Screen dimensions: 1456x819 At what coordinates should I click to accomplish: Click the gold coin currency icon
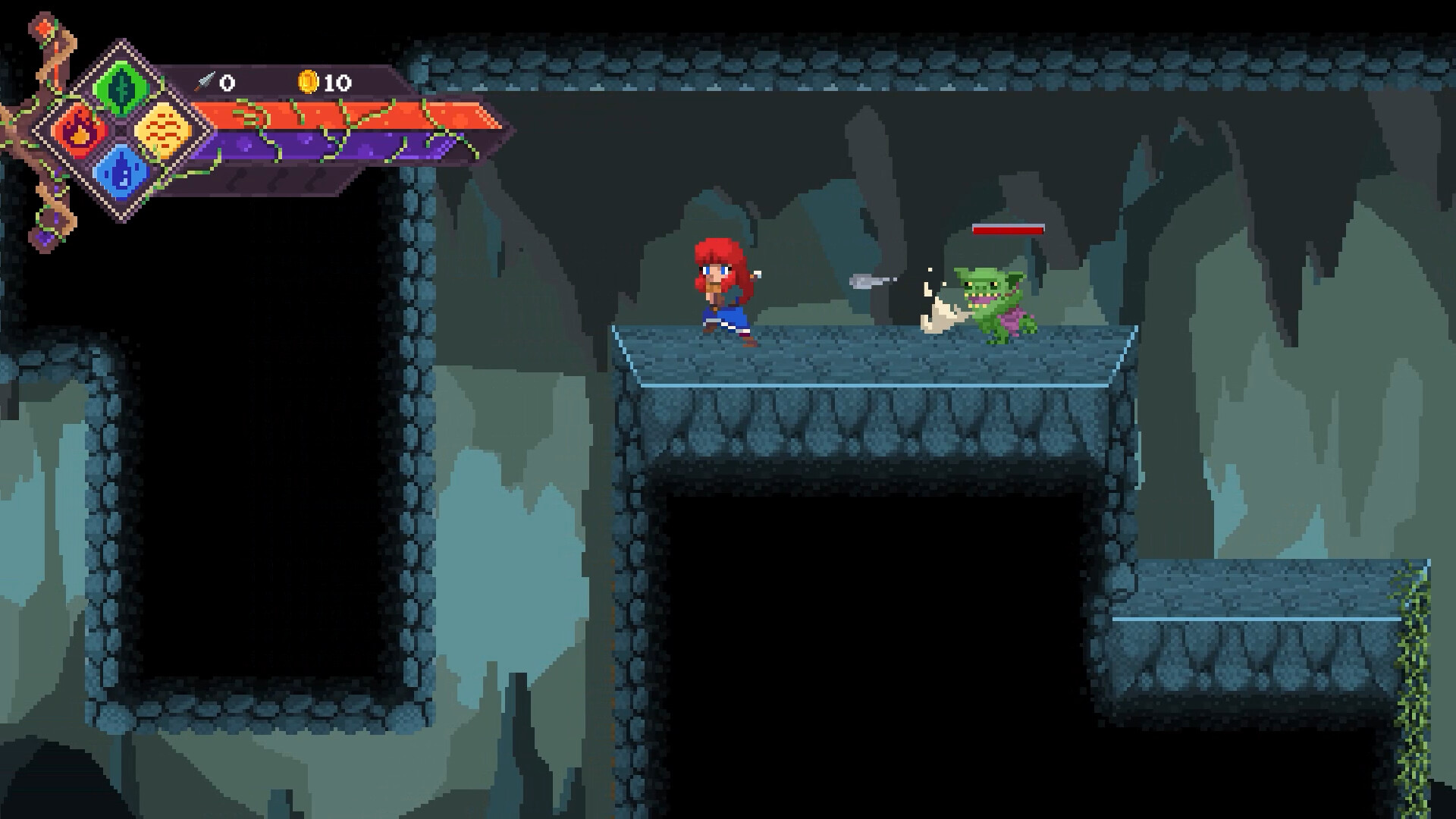[309, 81]
